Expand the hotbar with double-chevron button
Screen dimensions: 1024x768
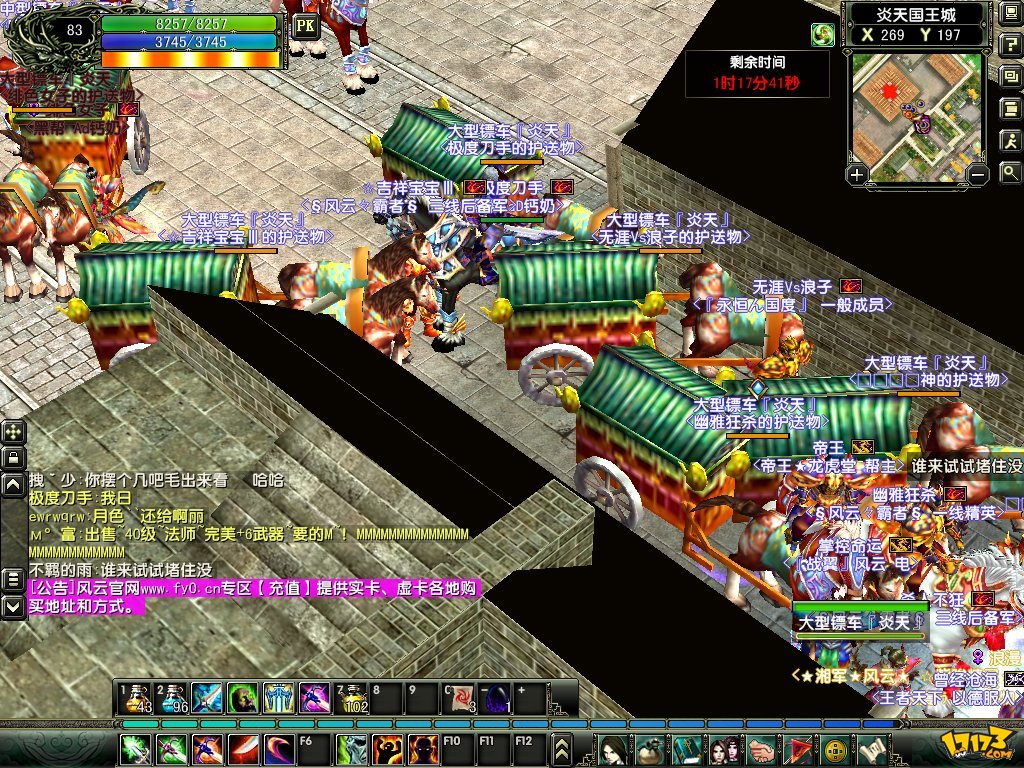(x=562, y=748)
